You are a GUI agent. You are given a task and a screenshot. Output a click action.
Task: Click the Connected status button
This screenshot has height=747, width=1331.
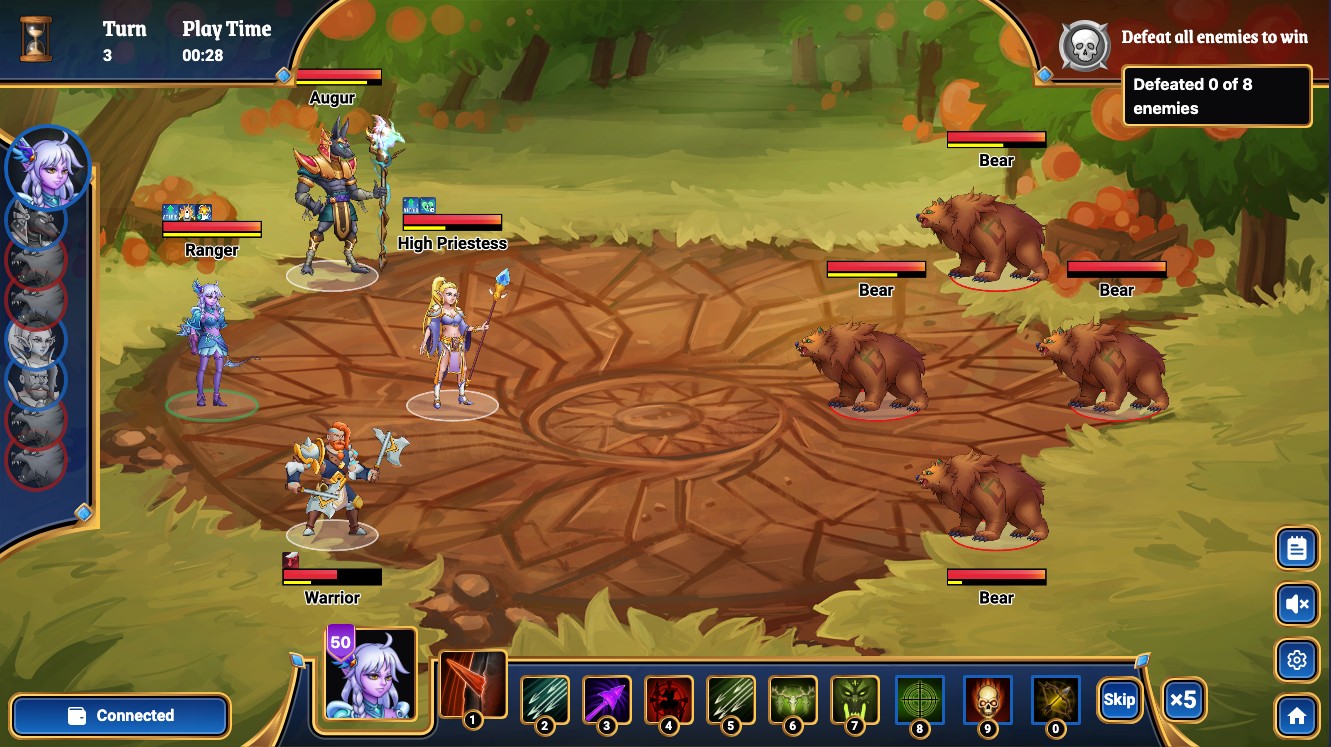coord(121,716)
